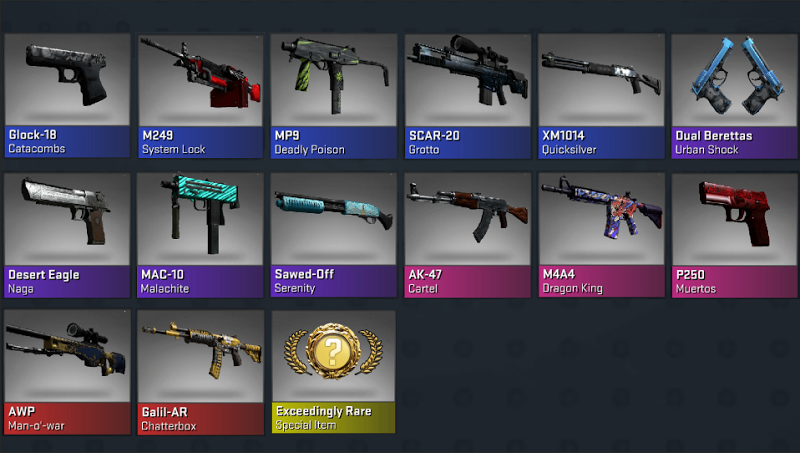Open the Exceedingly Rare Special Item
This screenshot has height=453, width=800.
point(333,372)
